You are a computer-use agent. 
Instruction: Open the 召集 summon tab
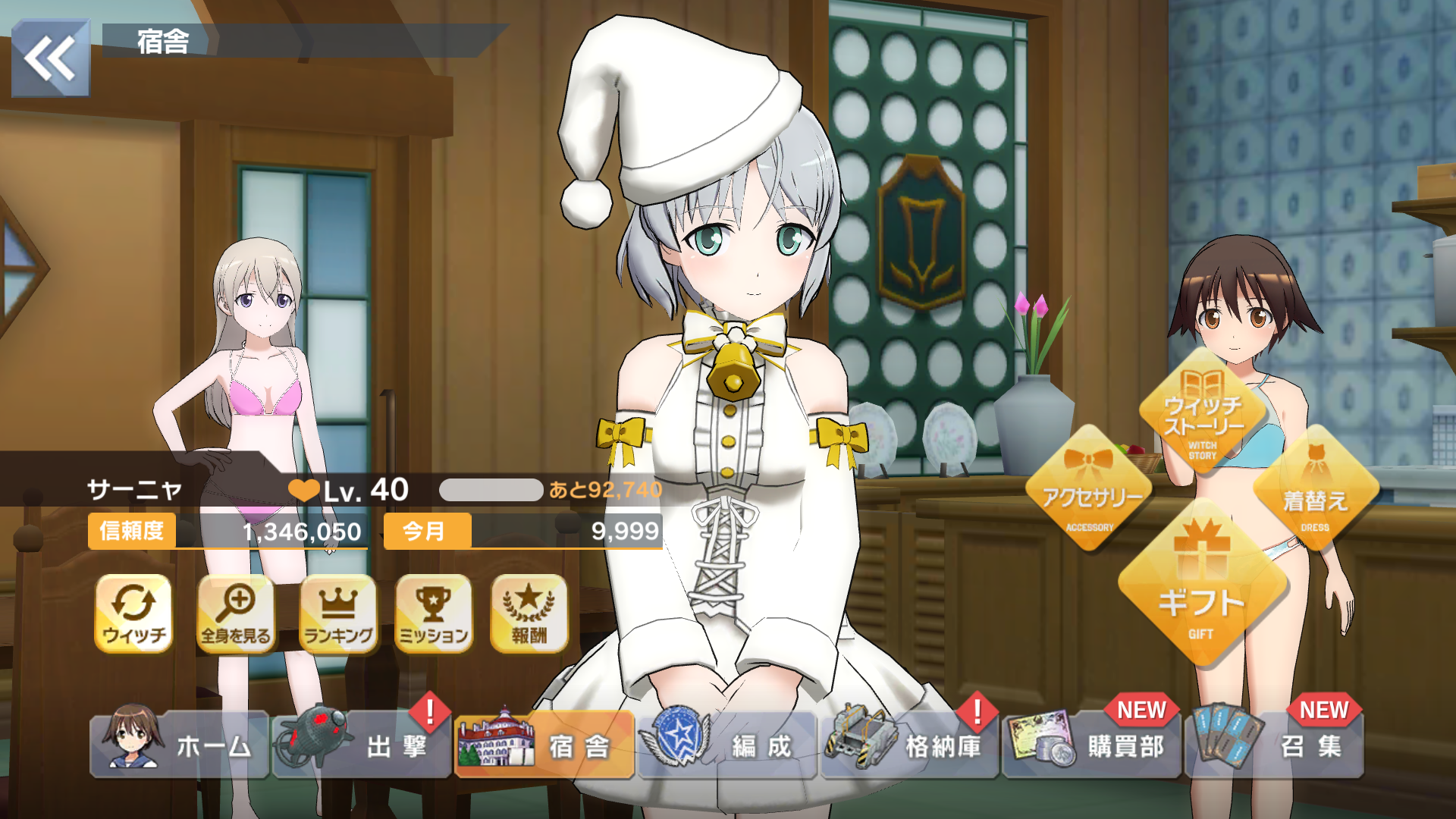tap(1274, 745)
